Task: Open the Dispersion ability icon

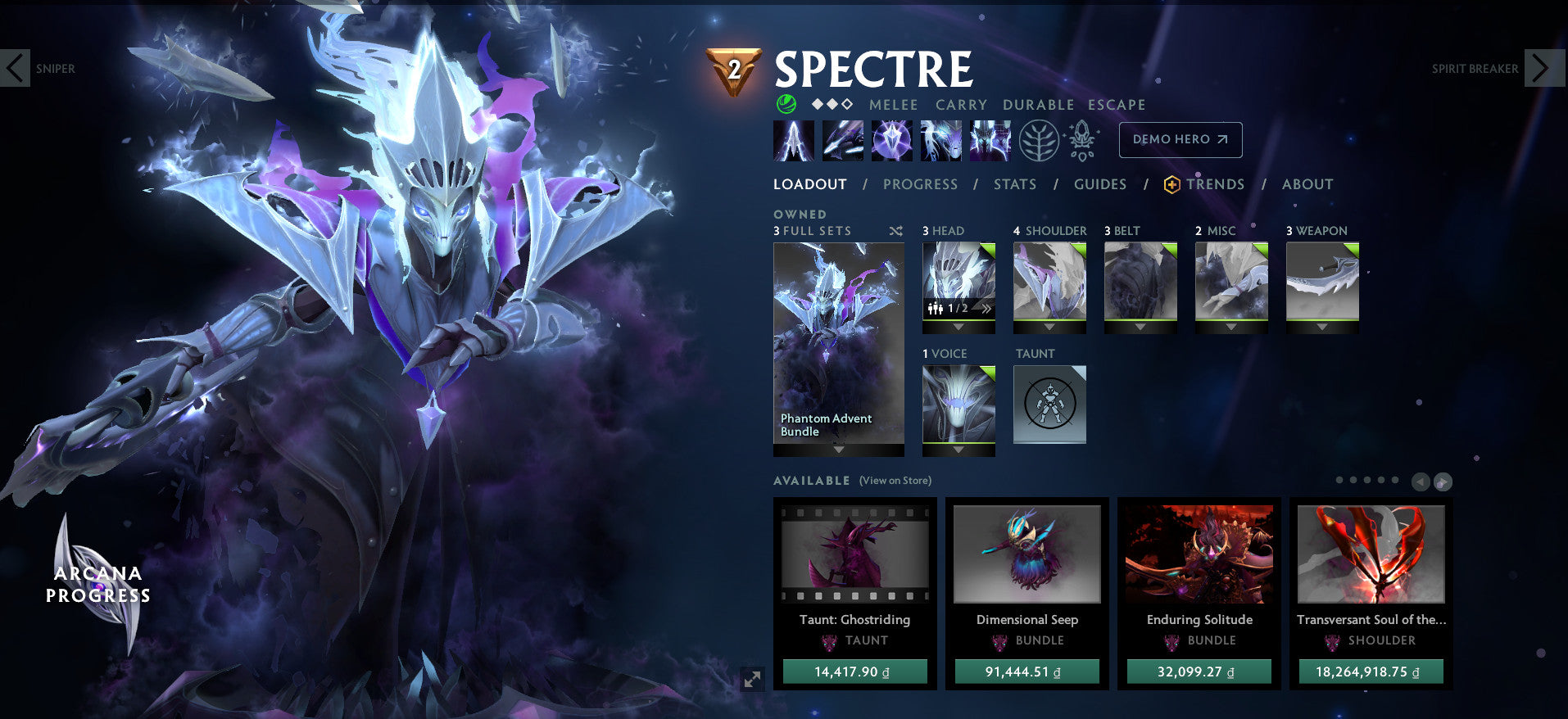Action: (x=890, y=139)
